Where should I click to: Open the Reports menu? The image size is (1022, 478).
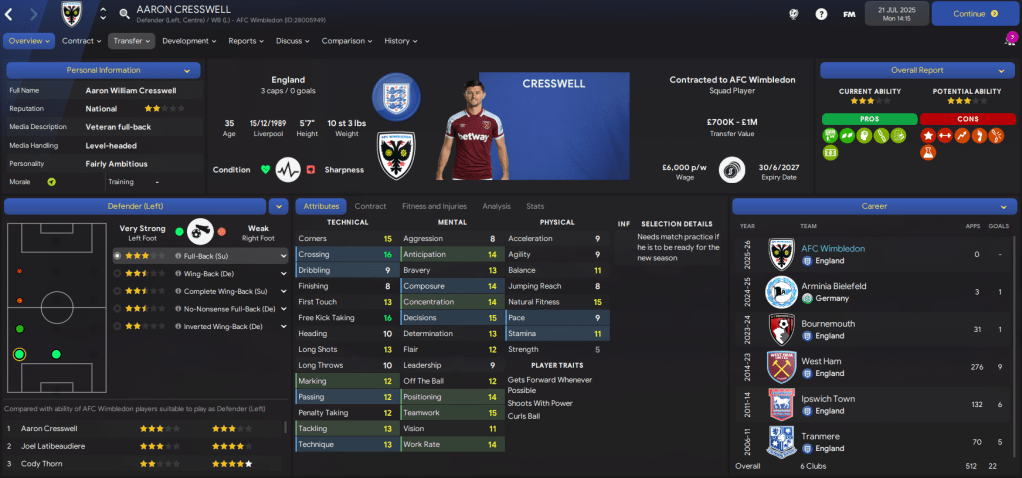pos(246,41)
